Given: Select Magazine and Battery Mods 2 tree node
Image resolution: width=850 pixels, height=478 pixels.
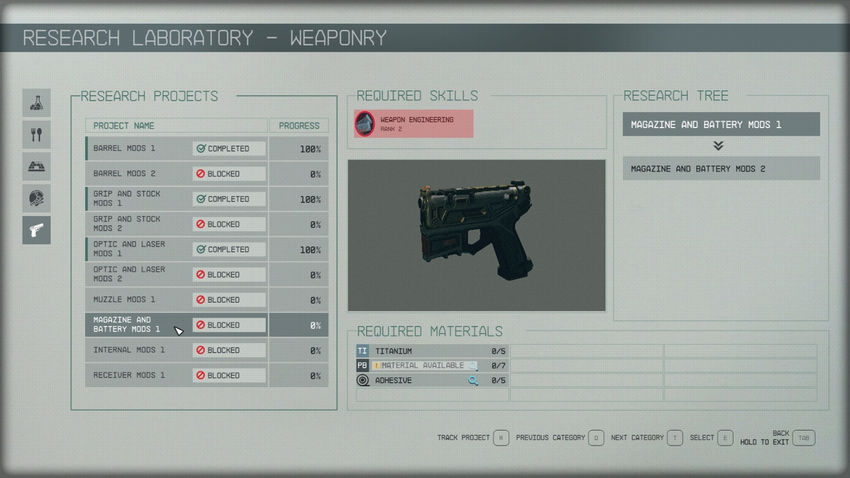Looking at the screenshot, I should click(x=721, y=169).
